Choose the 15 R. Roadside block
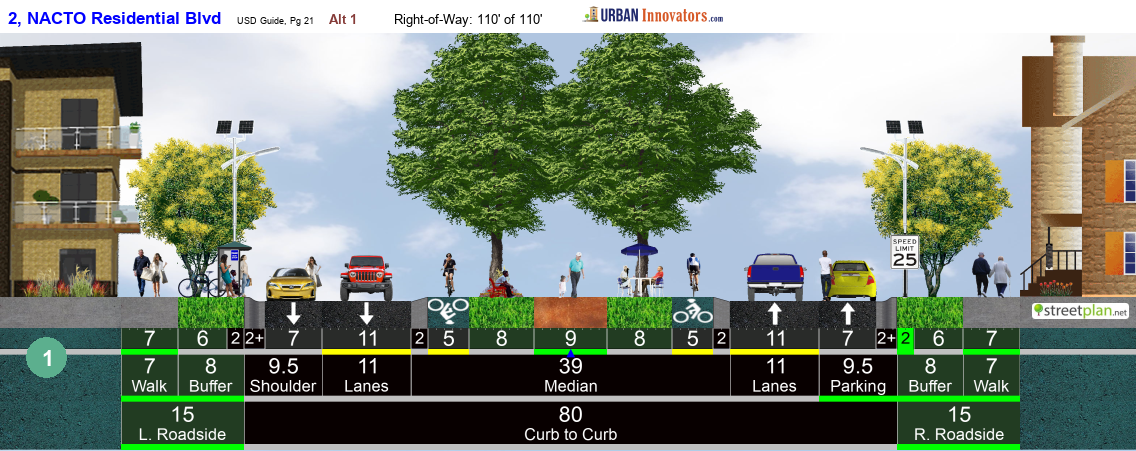Viewport: 1136px width, 451px height. [958, 423]
